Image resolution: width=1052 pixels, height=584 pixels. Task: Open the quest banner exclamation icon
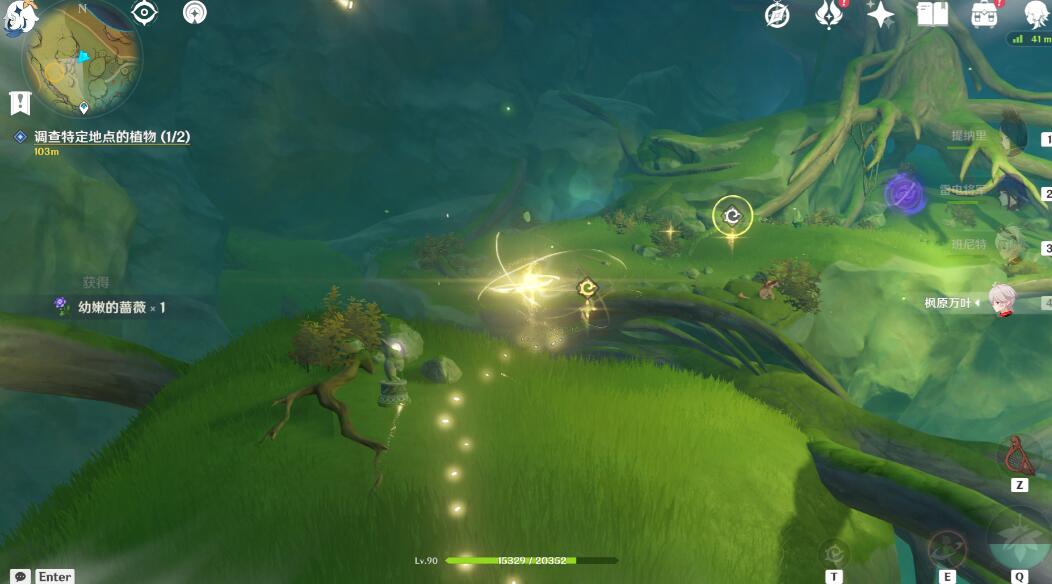pyautogui.click(x=20, y=101)
